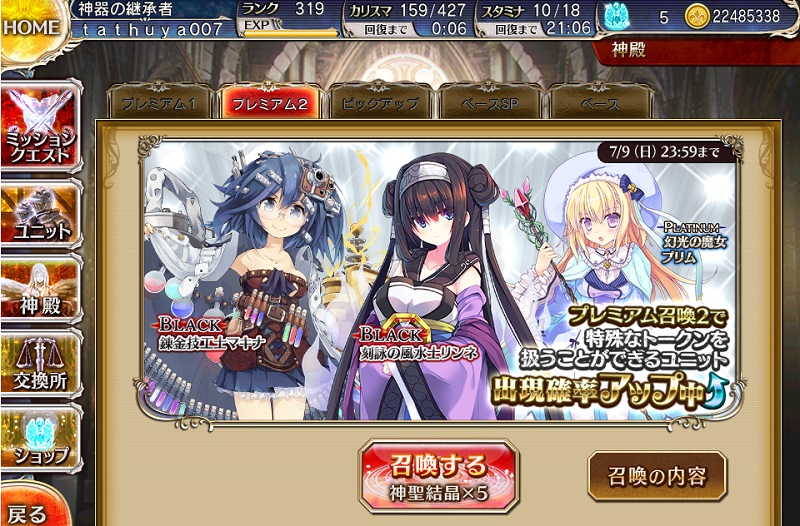This screenshot has width=800, height=526.
Task: Click the gold coin currency icon
Action: pyautogui.click(x=697, y=17)
